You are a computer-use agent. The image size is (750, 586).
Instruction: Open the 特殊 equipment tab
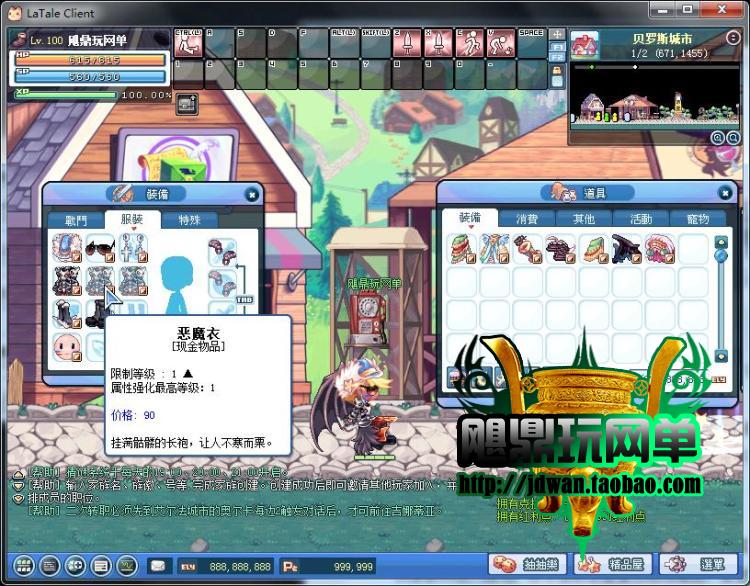189,219
